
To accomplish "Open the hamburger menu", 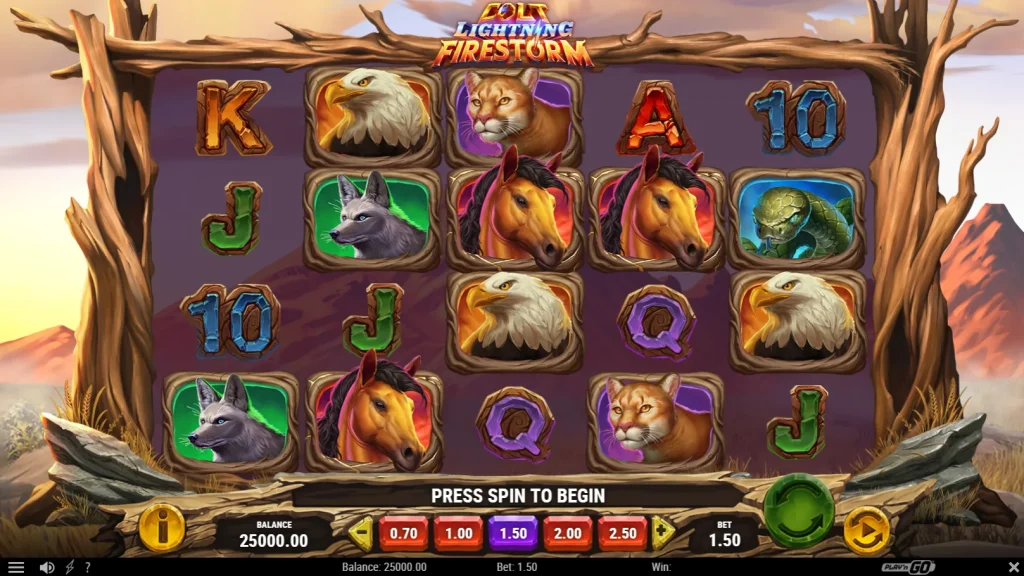I will [16, 567].
